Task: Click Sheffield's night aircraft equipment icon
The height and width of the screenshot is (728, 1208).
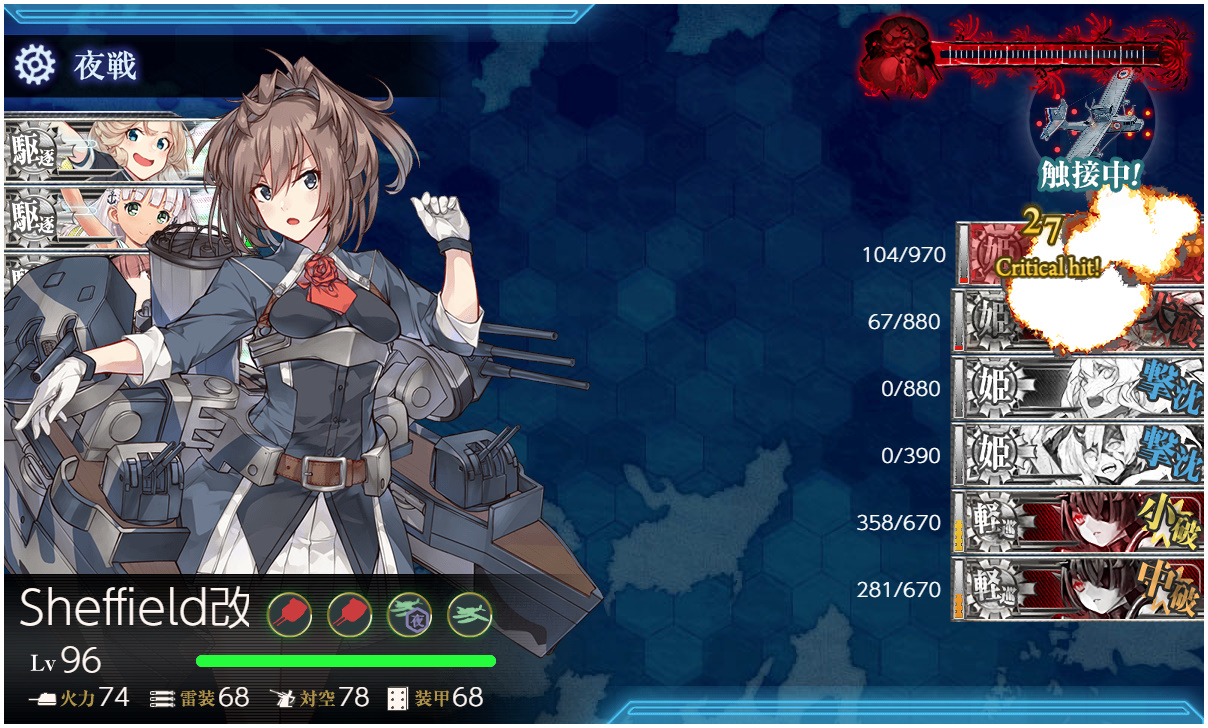Action: pyautogui.click(x=407, y=612)
